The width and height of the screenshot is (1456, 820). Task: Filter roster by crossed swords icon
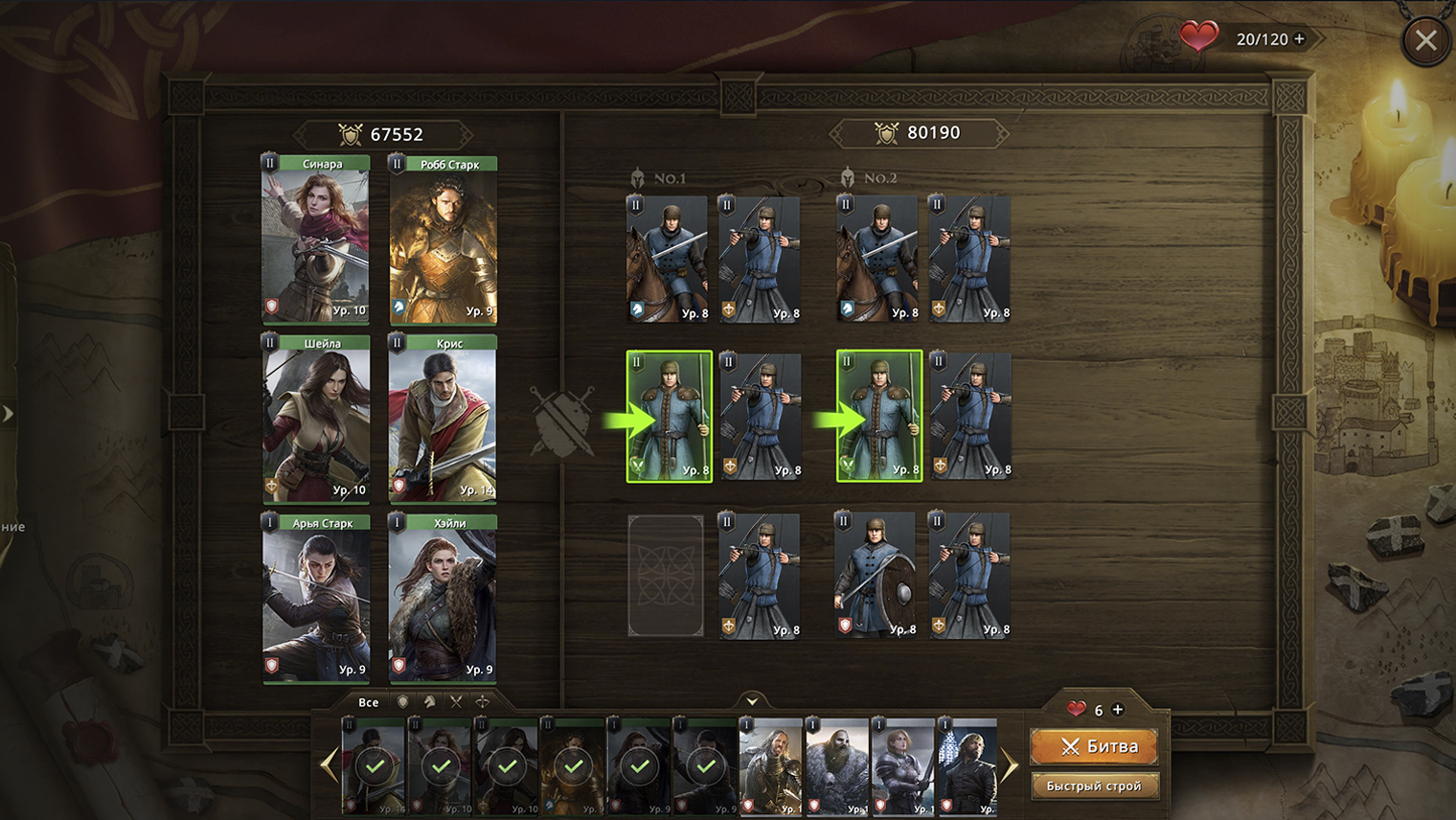(456, 702)
